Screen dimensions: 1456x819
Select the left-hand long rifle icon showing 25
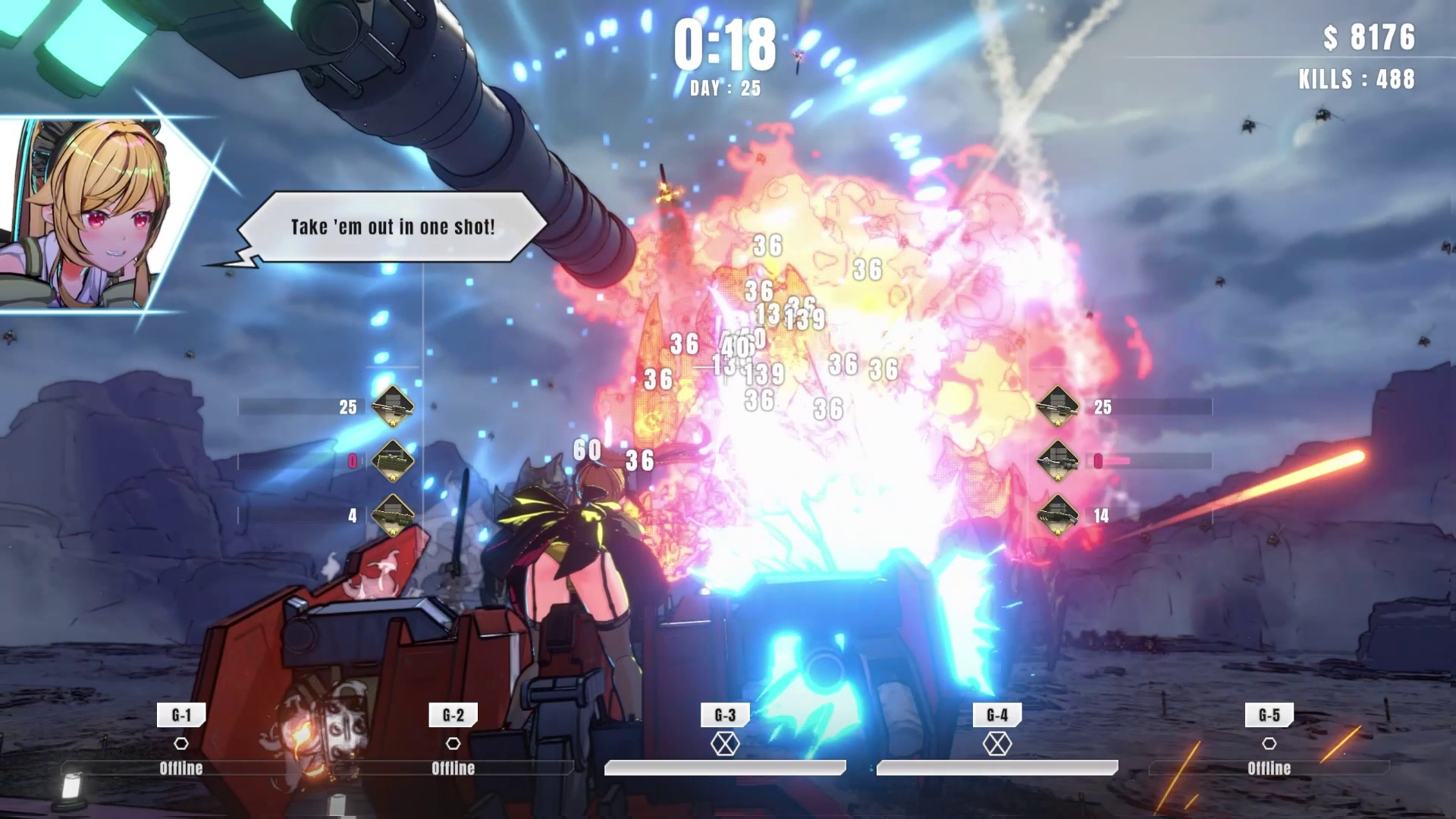click(392, 406)
